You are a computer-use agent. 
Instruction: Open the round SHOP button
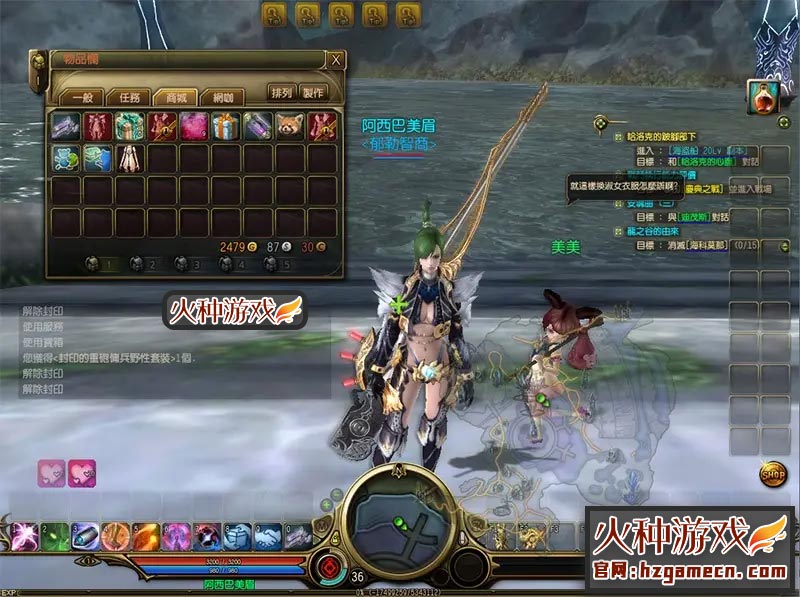[x=772, y=471]
